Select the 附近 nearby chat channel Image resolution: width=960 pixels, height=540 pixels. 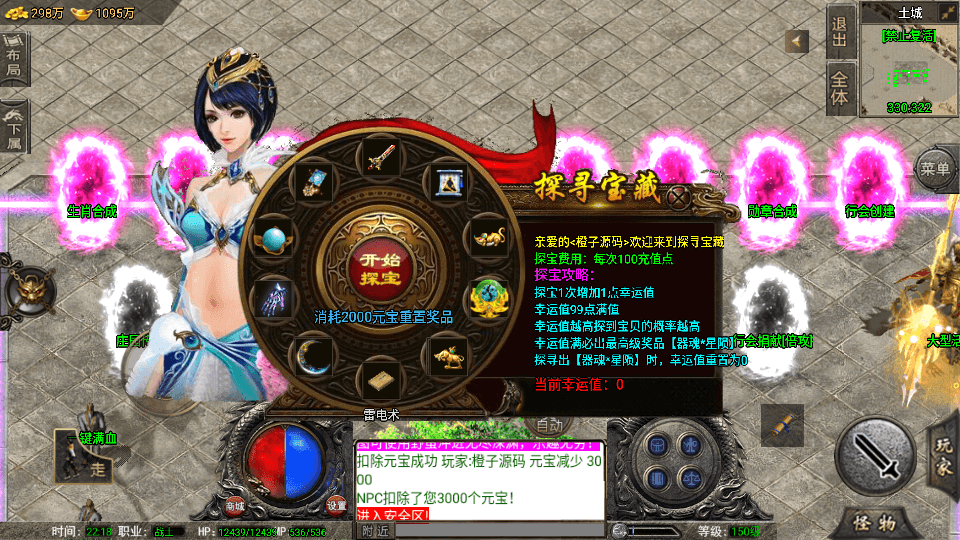(375, 530)
